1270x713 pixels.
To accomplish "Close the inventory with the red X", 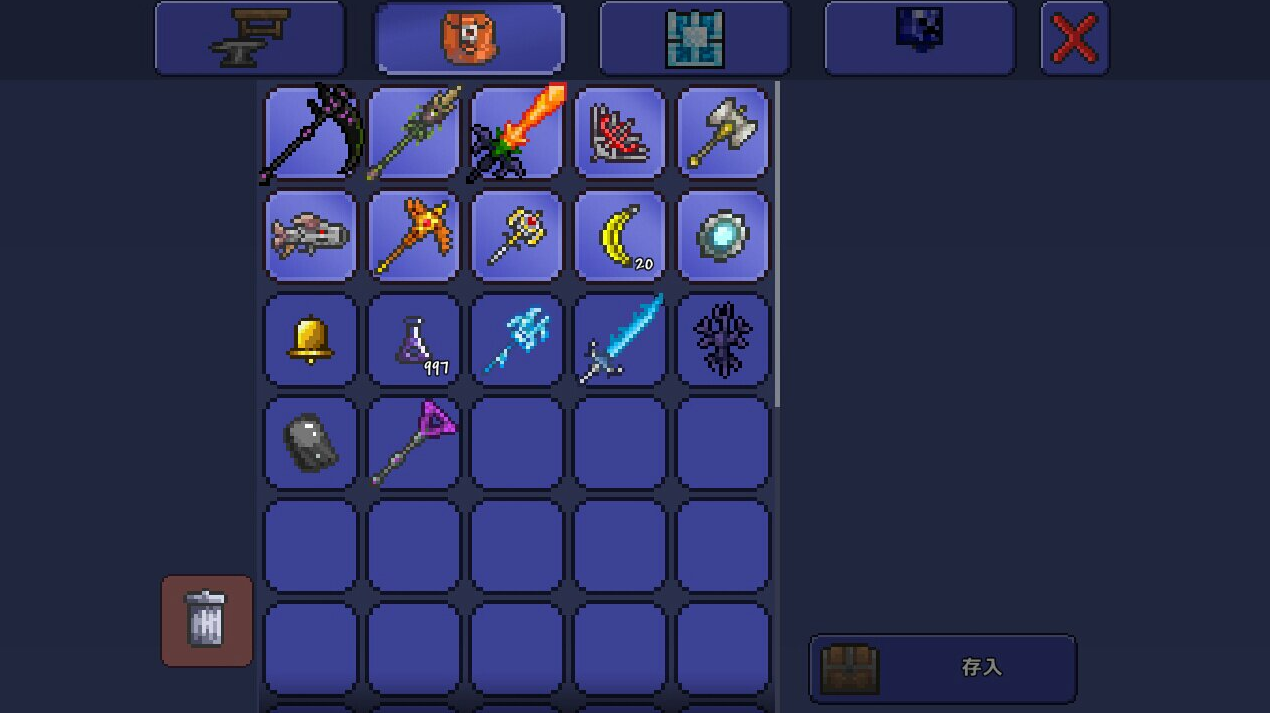I will 1074,39.
